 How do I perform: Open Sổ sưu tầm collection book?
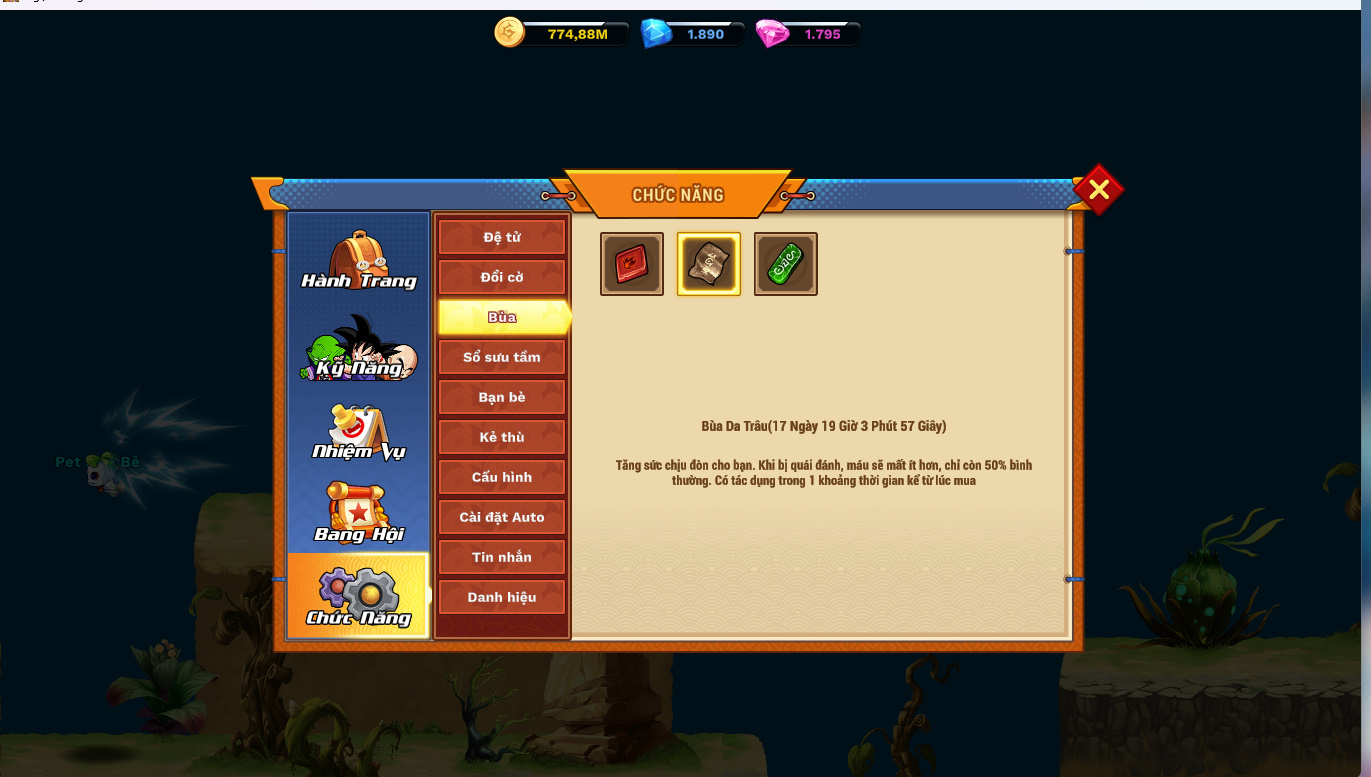pos(502,357)
